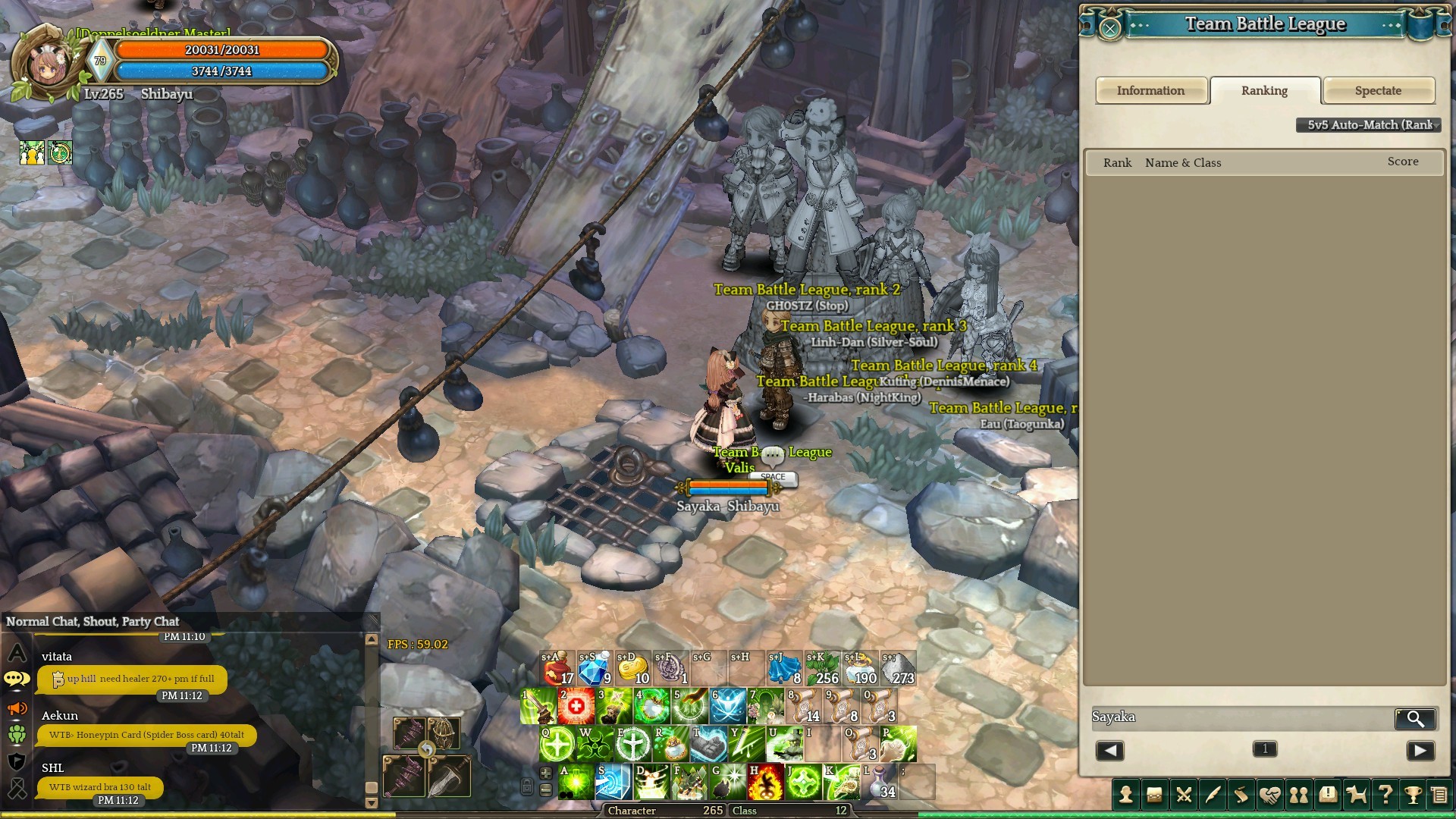Open the 5v5 Auto-Match dropdown
Screen dimensions: 1456x819
(1368, 125)
